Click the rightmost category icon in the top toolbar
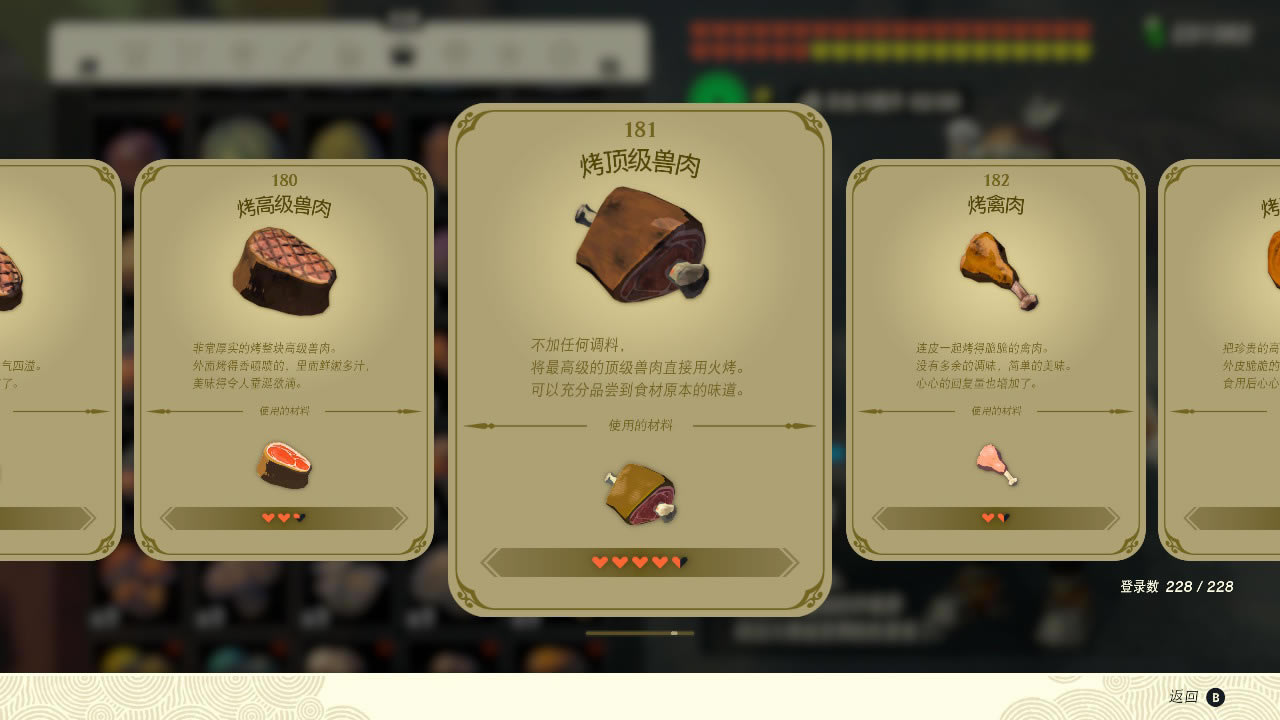 click(605, 62)
